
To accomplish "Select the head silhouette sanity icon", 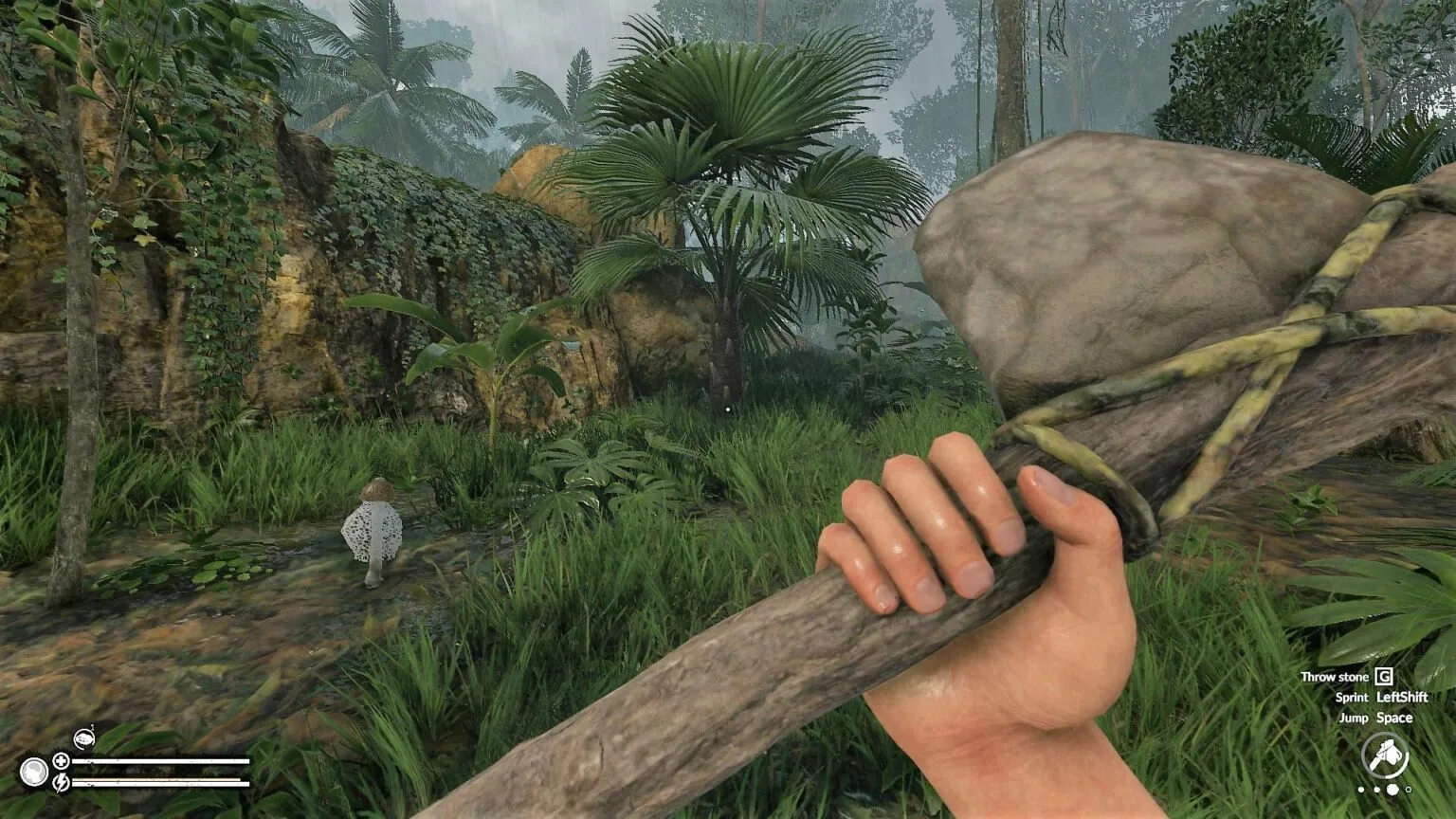I will [x=35, y=772].
